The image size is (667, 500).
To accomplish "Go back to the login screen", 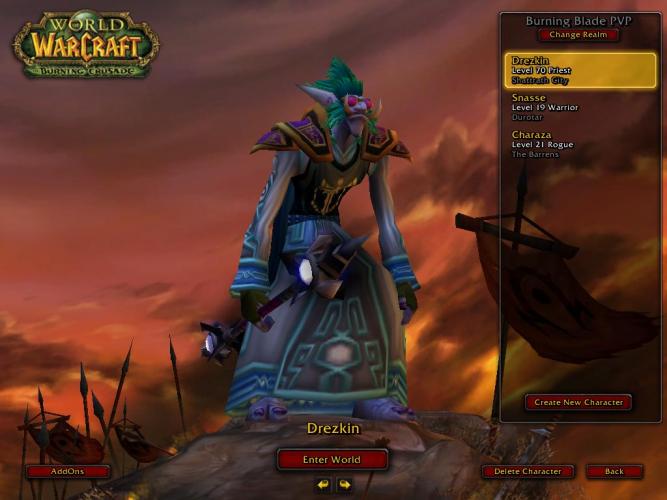I will (x=614, y=471).
